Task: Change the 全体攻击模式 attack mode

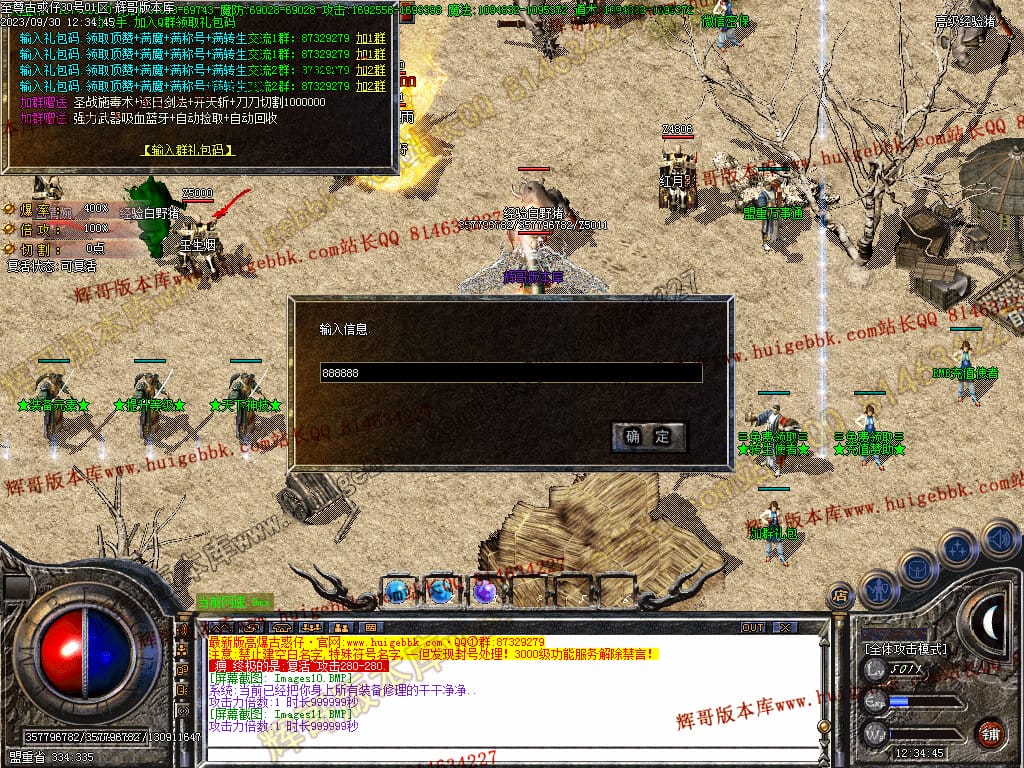Action: [x=905, y=649]
